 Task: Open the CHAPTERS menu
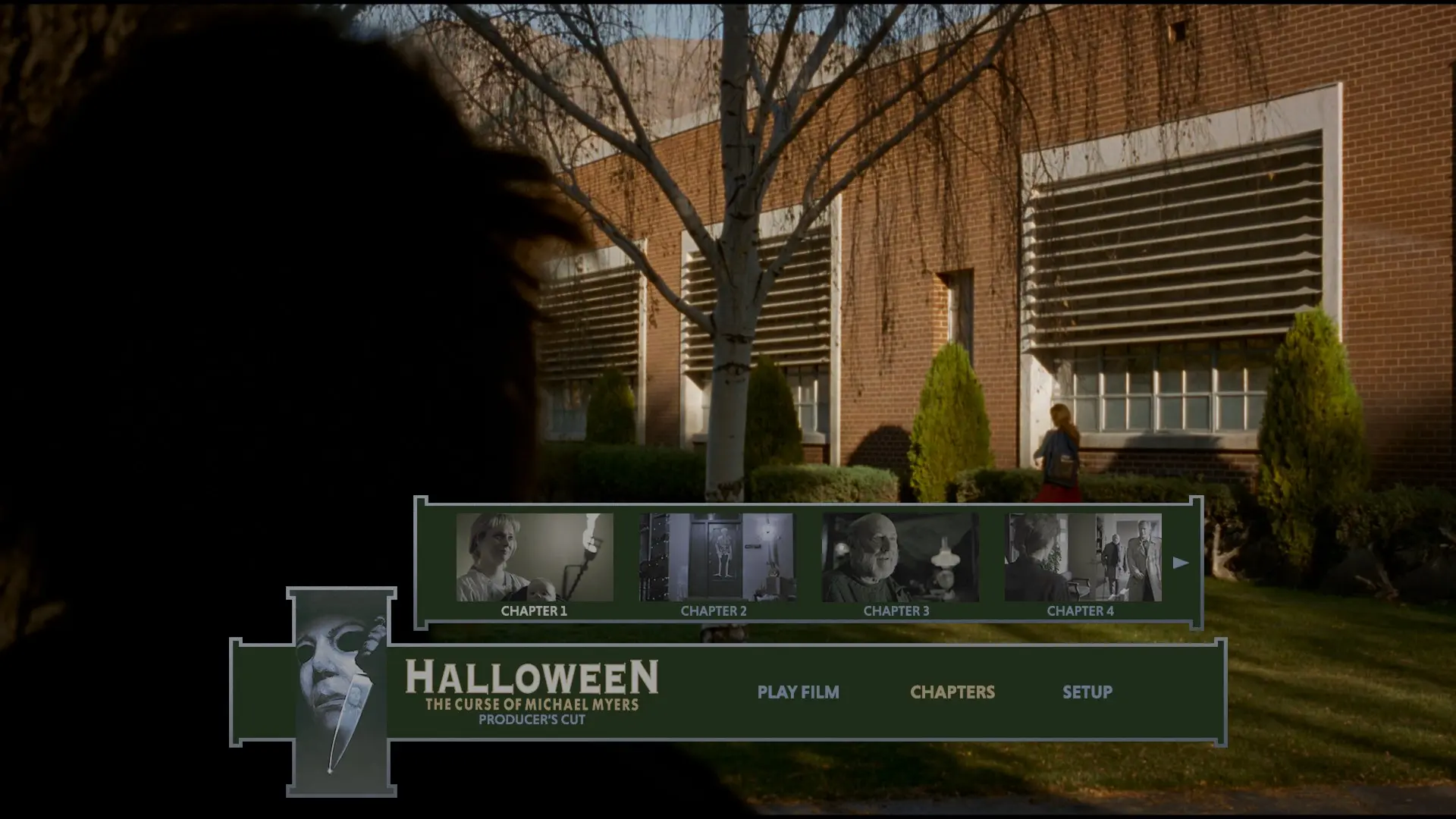[952, 692]
